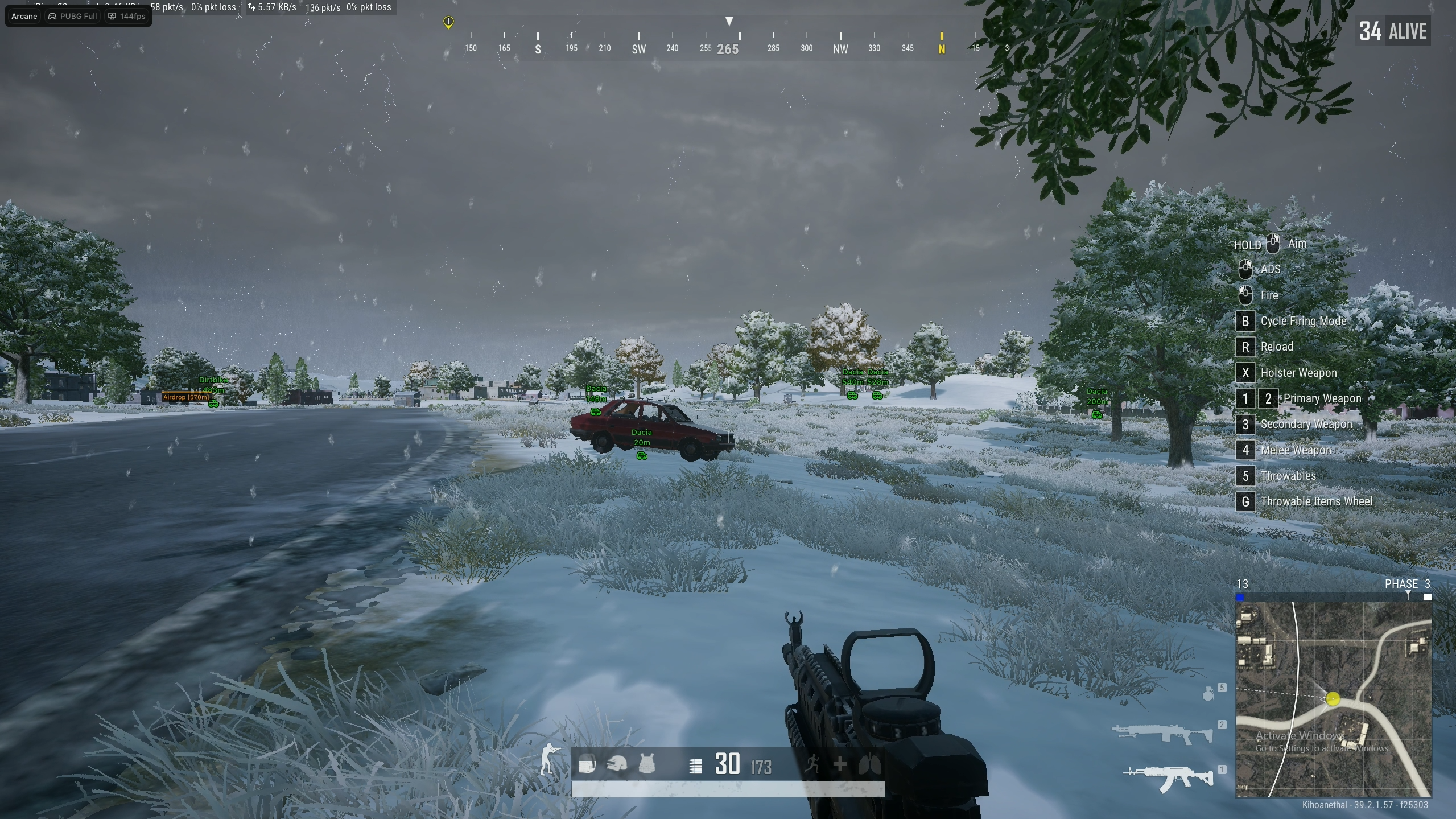
Task: Click the healing plus boost icon
Action: tap(840, 764)
